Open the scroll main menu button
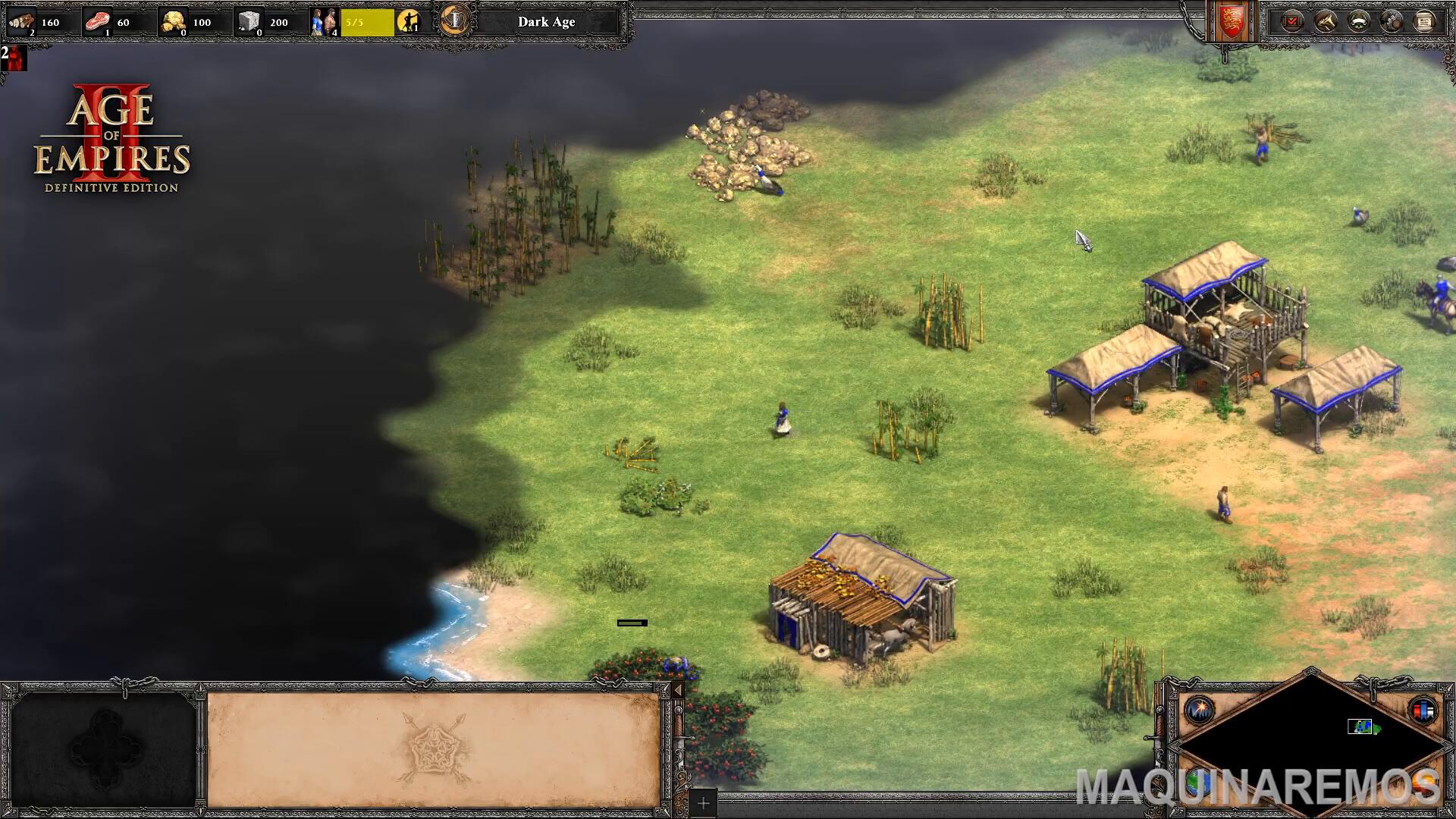 pyautogui.click(x=1424, y=21)
